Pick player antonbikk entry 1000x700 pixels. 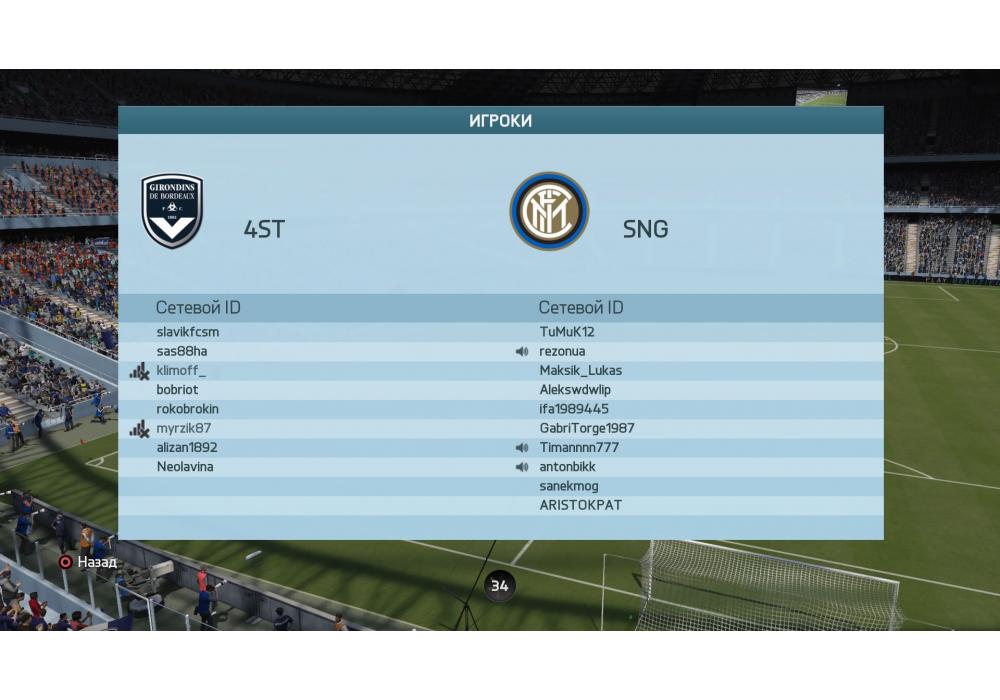[x=568, y=467]
